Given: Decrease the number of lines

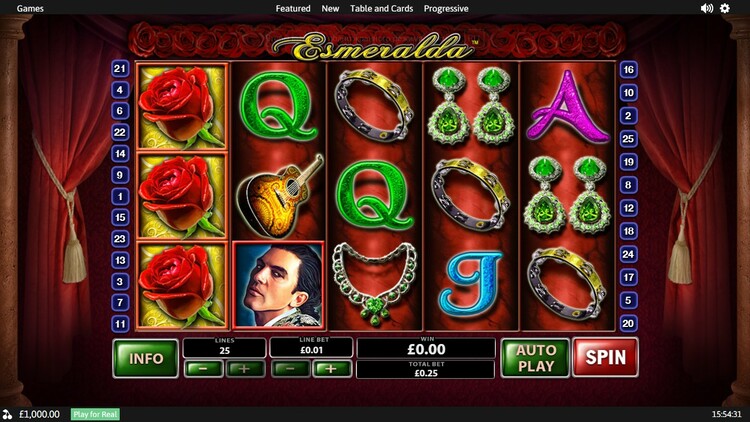Looking at the screenshot, I should (203, 368).
